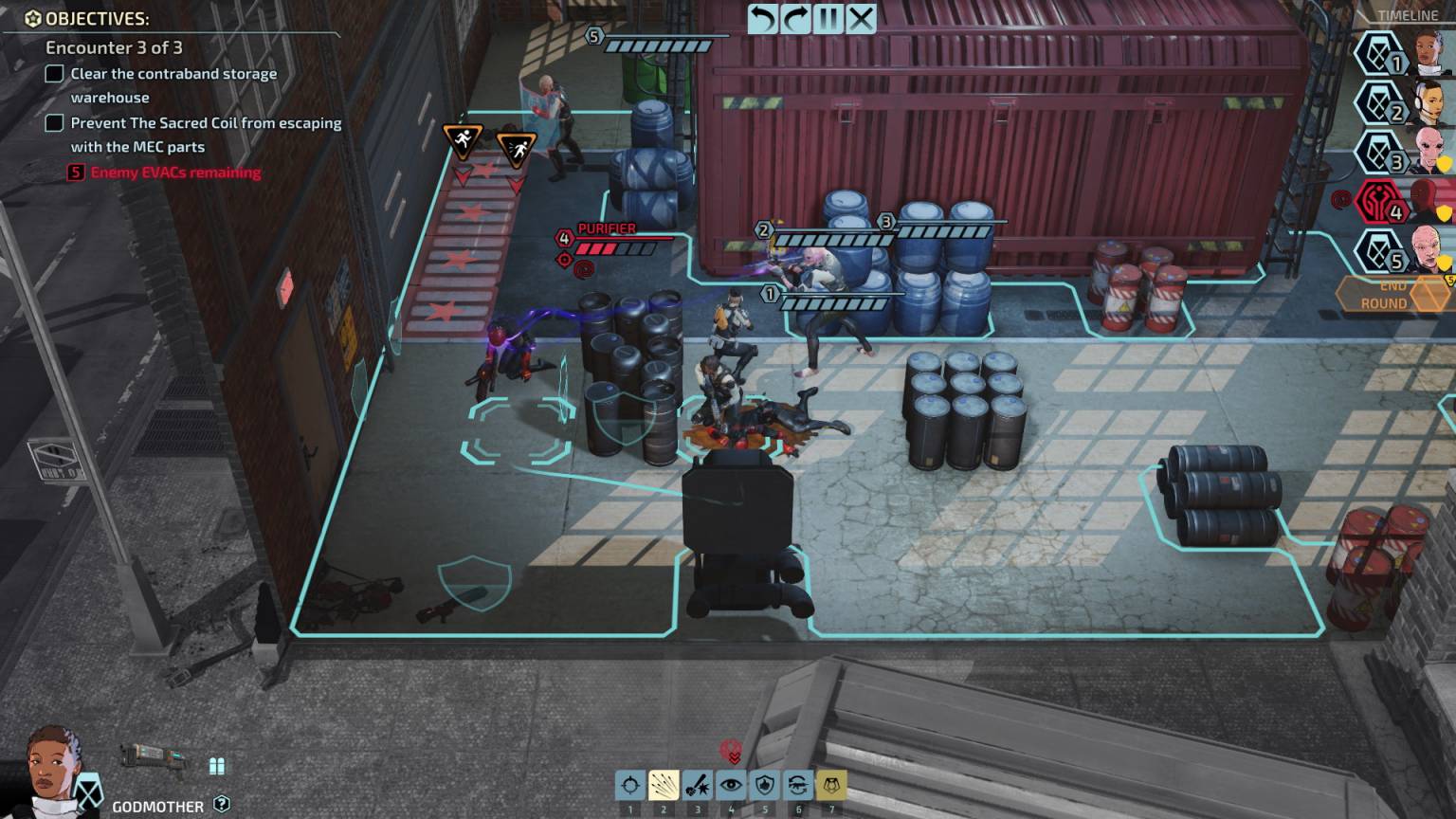
Task: Check off the Sacred Coil escape objective
Action: (53, 122)
